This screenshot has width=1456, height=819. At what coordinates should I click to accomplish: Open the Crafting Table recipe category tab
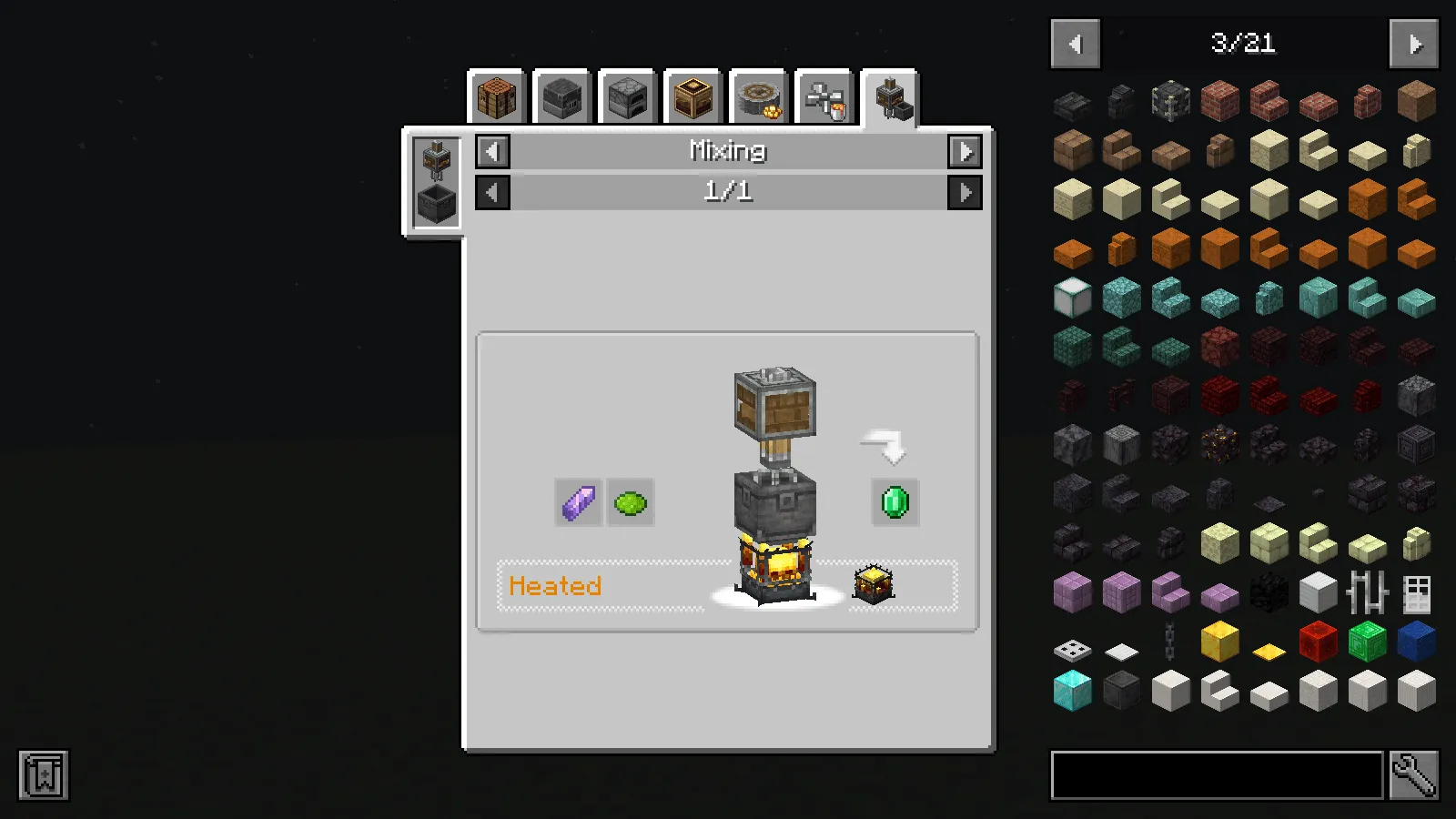498,98
